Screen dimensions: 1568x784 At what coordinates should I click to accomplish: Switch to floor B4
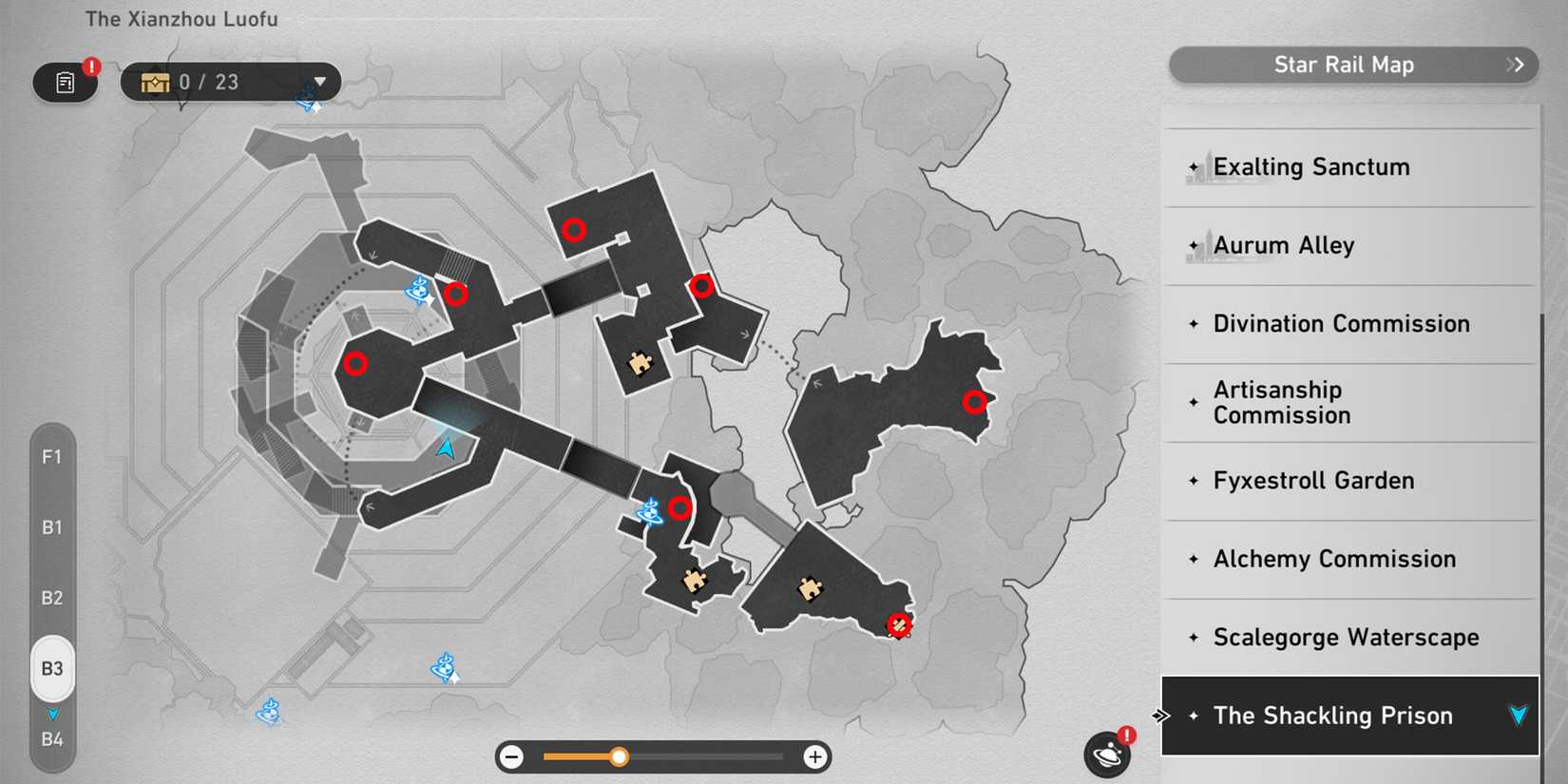pyautogui.click(x=52, y=738)
